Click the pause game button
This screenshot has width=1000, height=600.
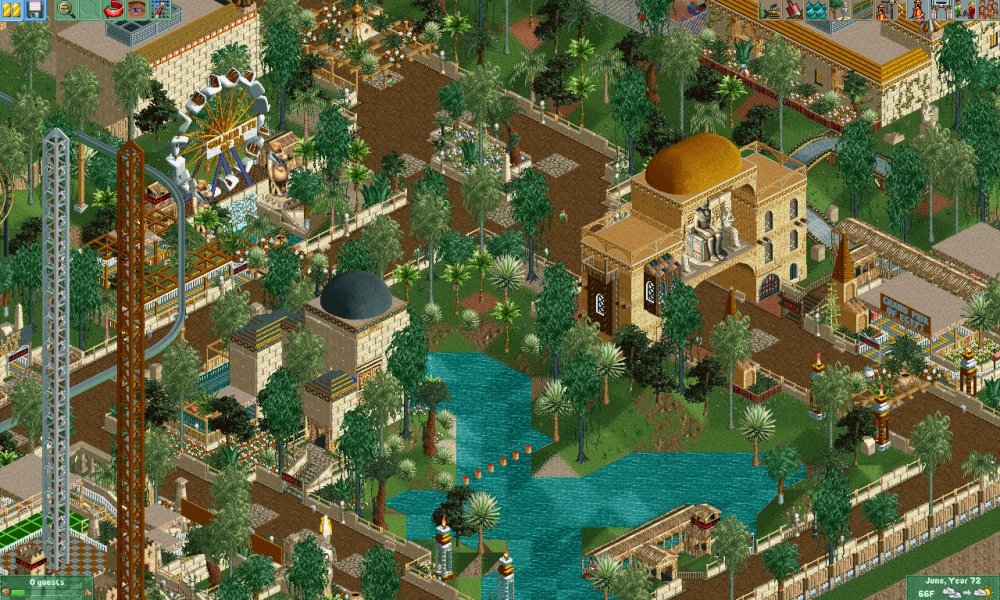click(11, 9)
